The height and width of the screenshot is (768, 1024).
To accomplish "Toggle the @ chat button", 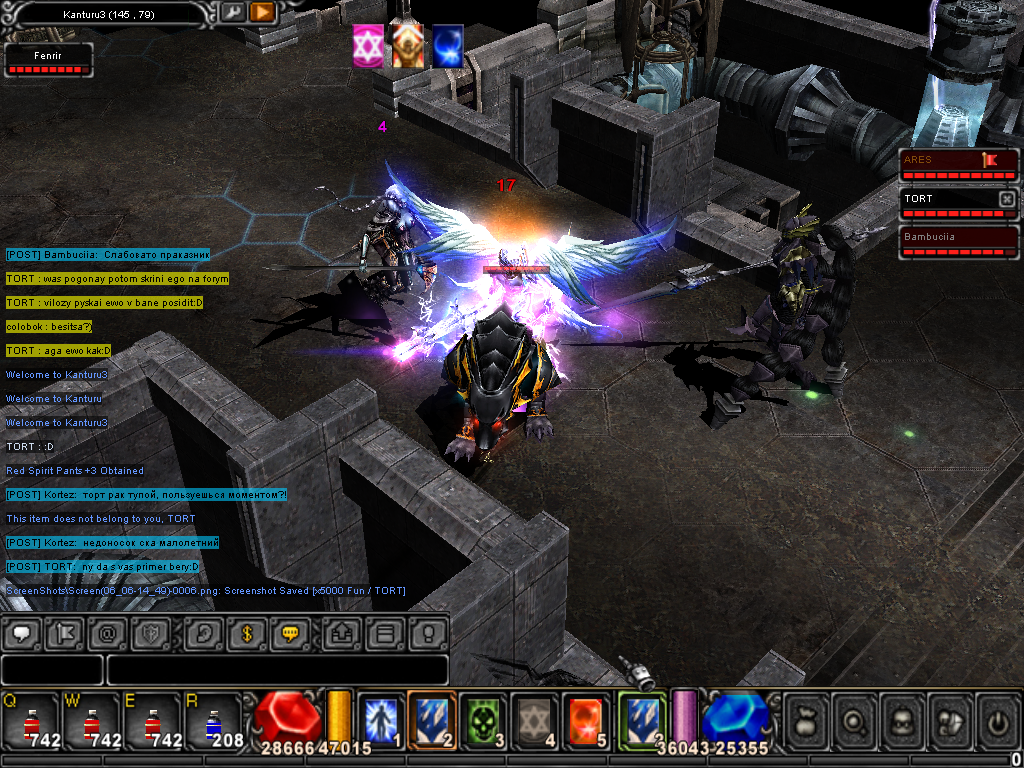I will [x=108, y=633].
